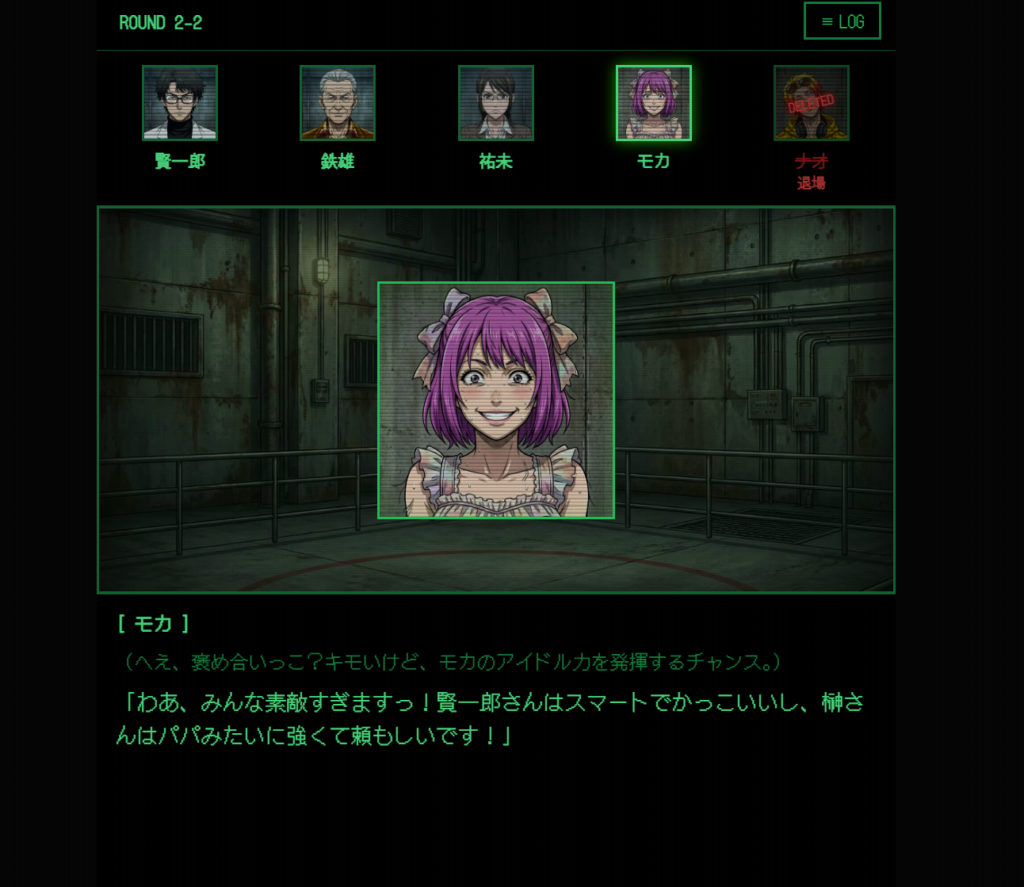Click the deleted ナオ portrait
Screen dimensions: 1024x887
811,103
